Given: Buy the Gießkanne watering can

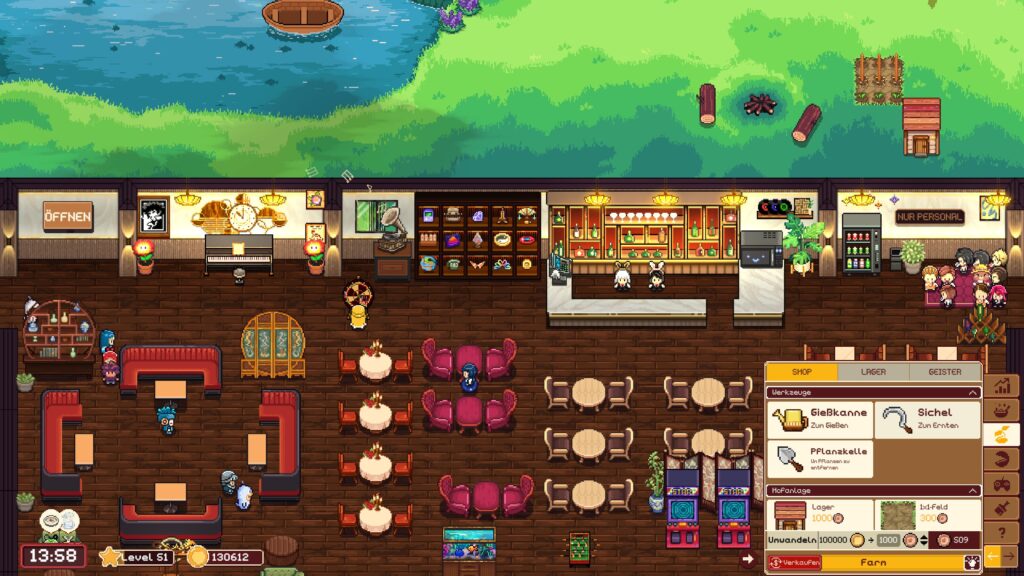Looking at the screenshot, I should pos(820,421).
